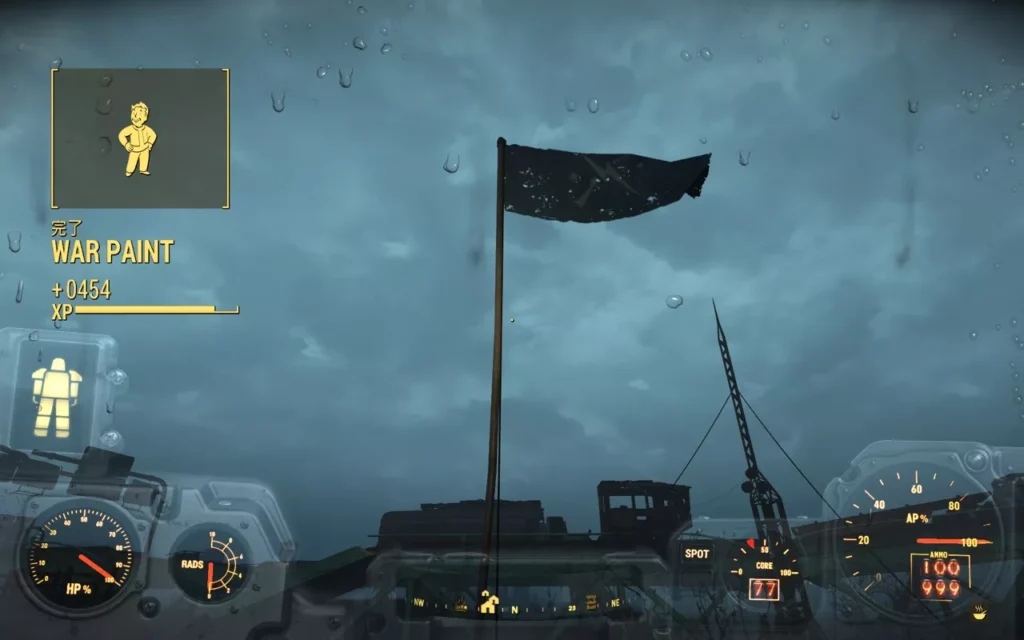This screenshot has height=640, width=1024.
Task: Click the SPOT indicator lamp
Action: point(697,553)
